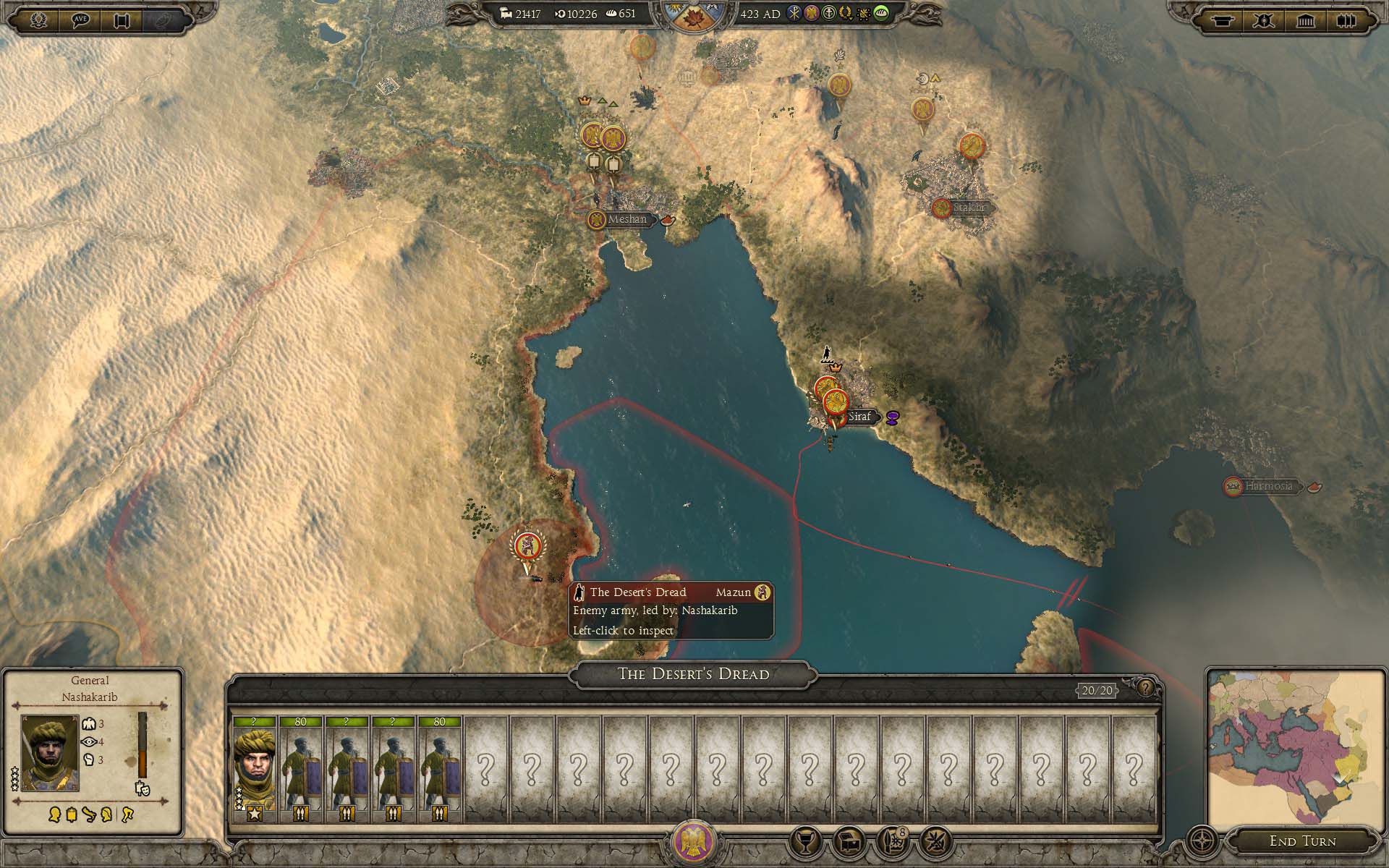Open help for The Desert's Dread panel
Screen dimensions: 1389x868
(x=1145, y=688)
